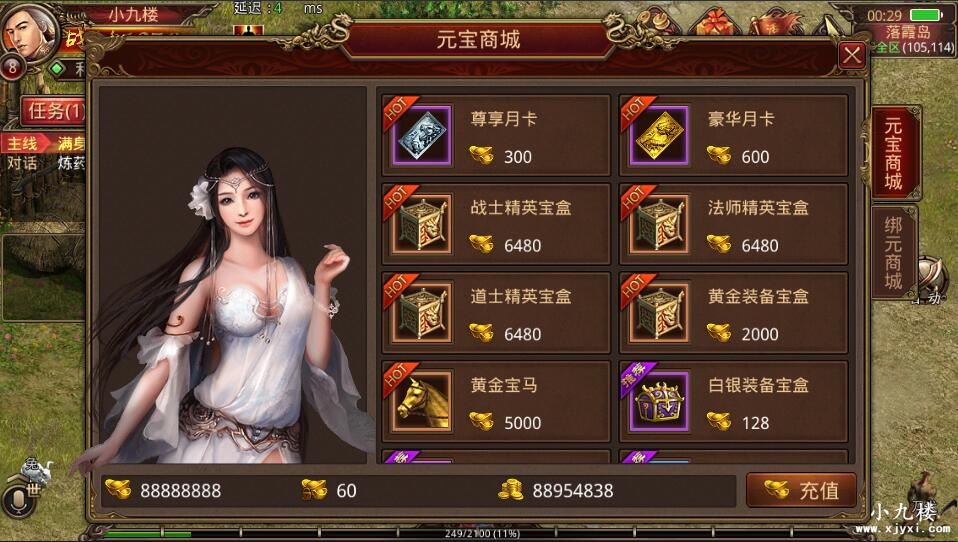The image size is (958, 542).
Task: Select the 豪华月卡 item for 600
Action: (x=733, y=136)
